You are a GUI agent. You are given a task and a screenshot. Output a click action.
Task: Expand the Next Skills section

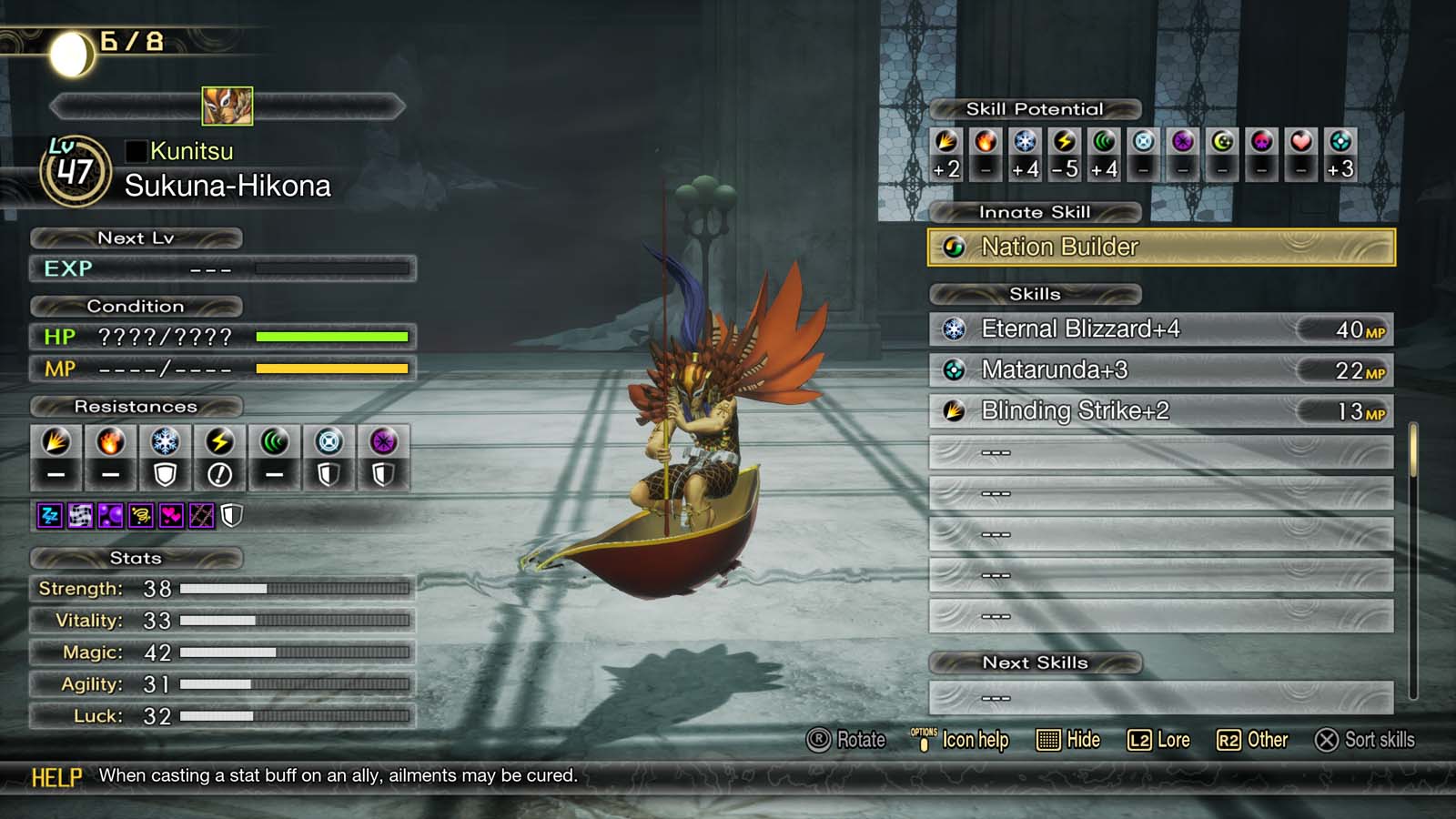click(x=1036, y=662)
